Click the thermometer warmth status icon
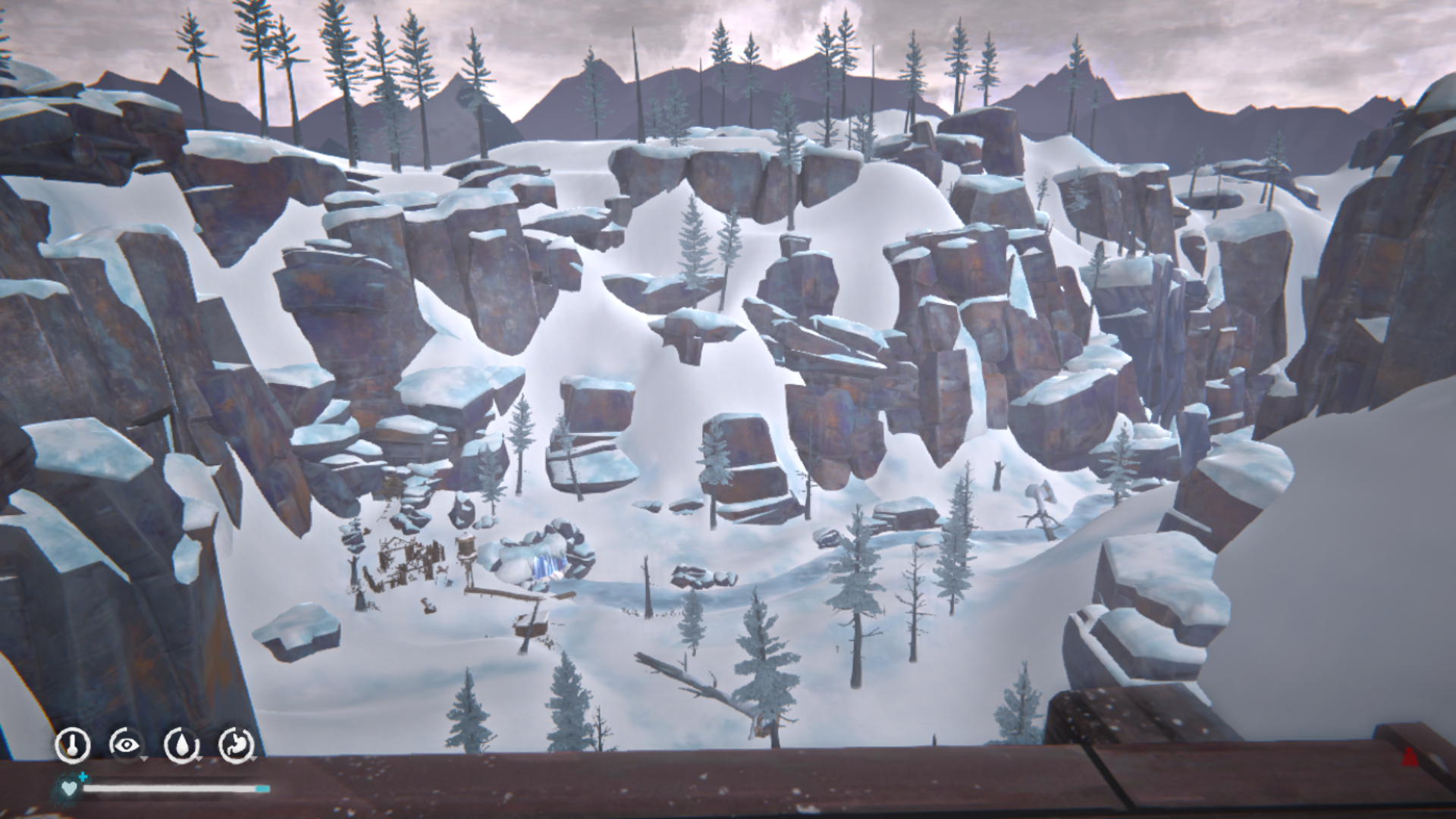The width and height of the screenshot is (1456, 819). tap(73, 745)
